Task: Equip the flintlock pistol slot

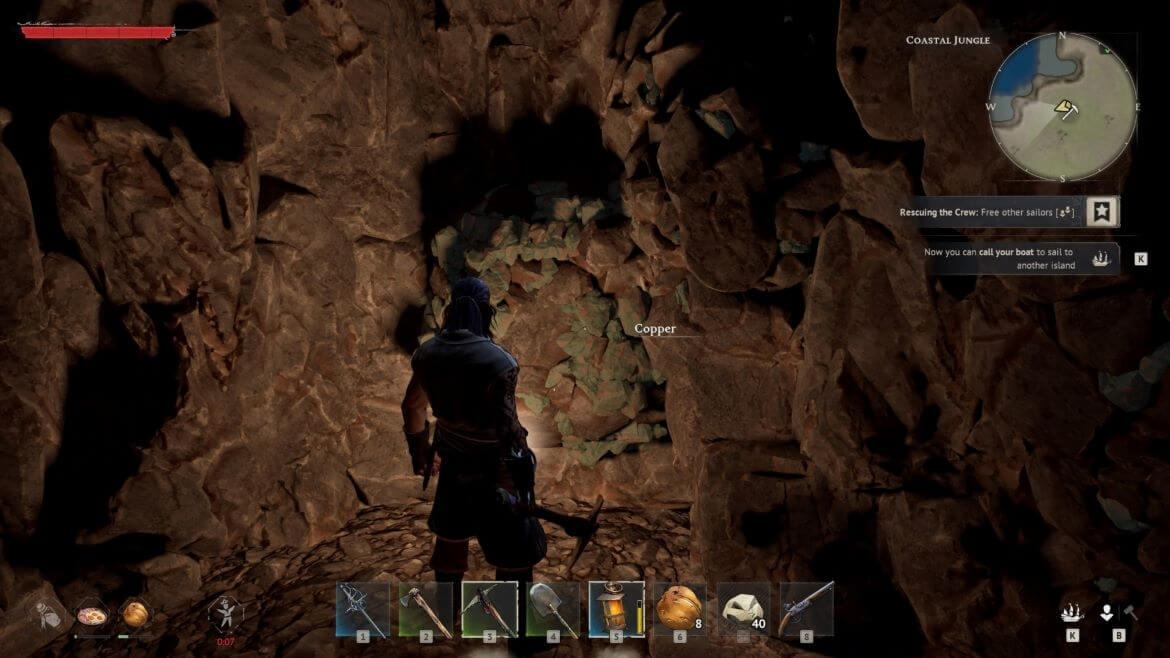Action: click(806, 609)
